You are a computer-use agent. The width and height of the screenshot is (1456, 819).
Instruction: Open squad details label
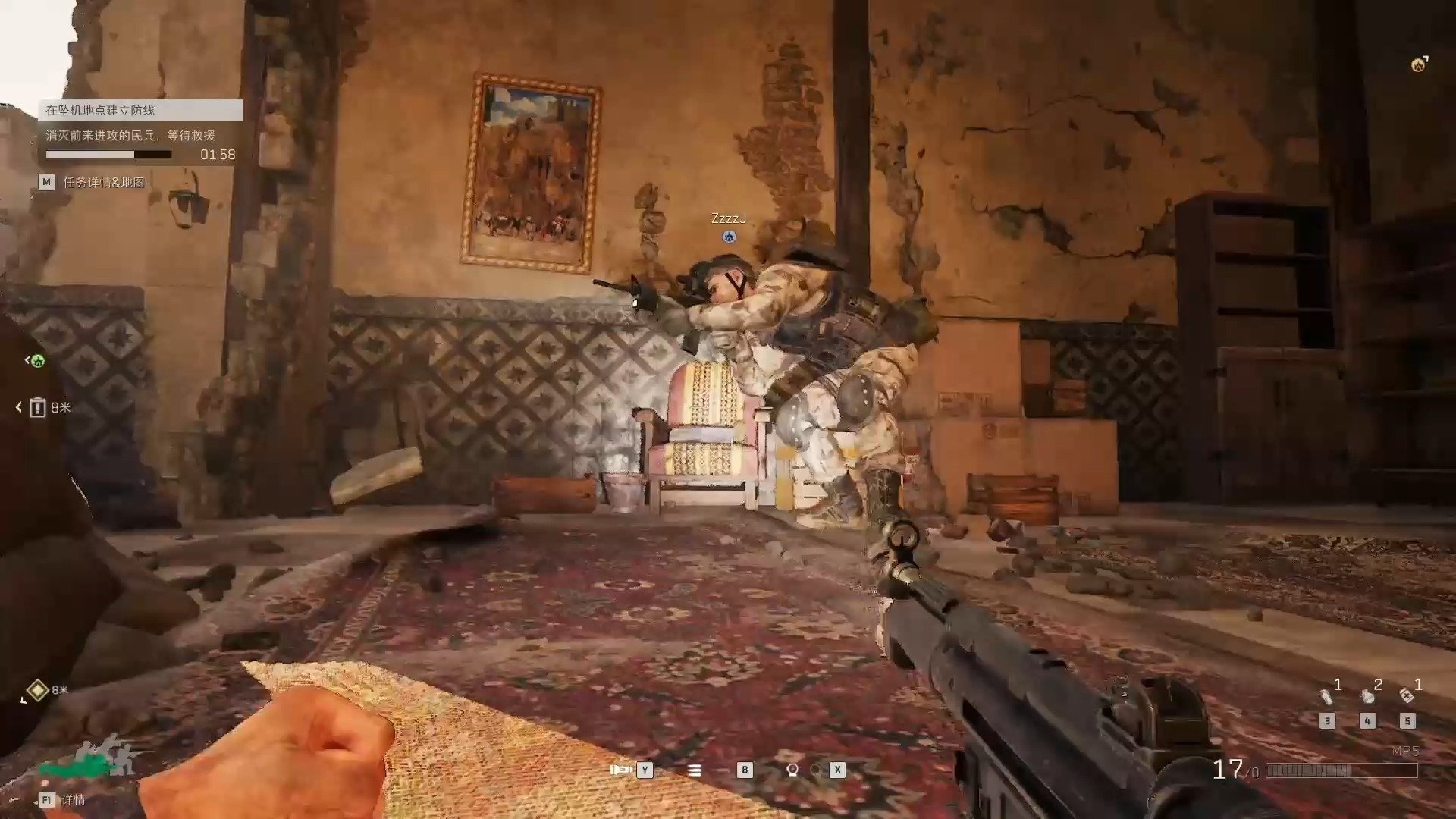(x=74, y=800)
